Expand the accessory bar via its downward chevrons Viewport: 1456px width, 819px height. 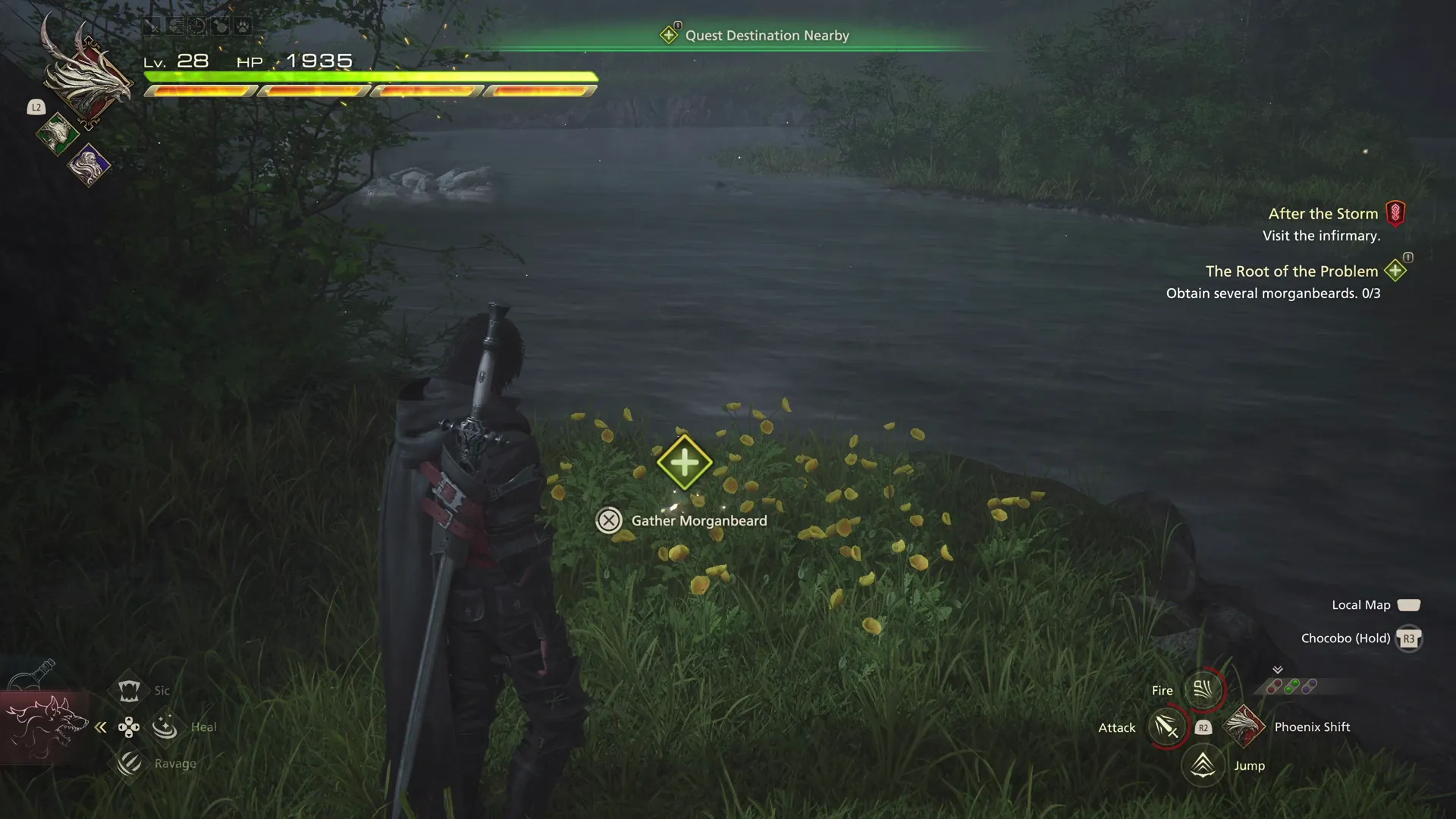click(1278, 670)
